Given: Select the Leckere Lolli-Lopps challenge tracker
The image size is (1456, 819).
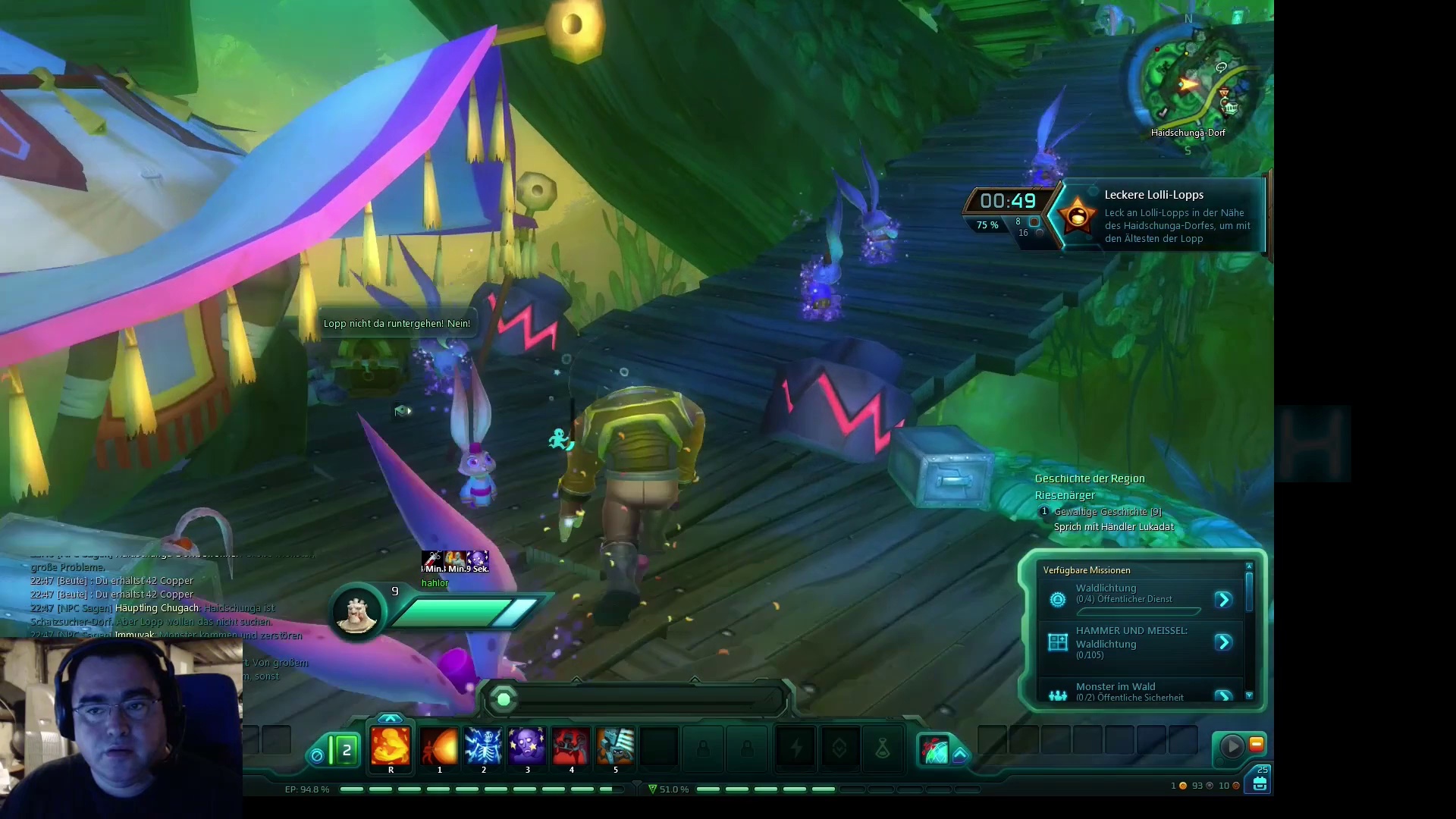Looking at the screenshot, I should [x=1153, y=216].
